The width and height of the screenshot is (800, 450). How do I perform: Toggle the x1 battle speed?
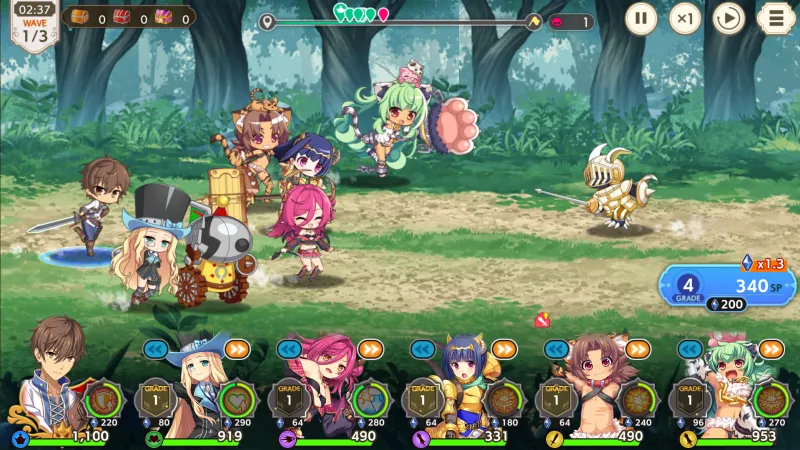[x=685, y=18]
